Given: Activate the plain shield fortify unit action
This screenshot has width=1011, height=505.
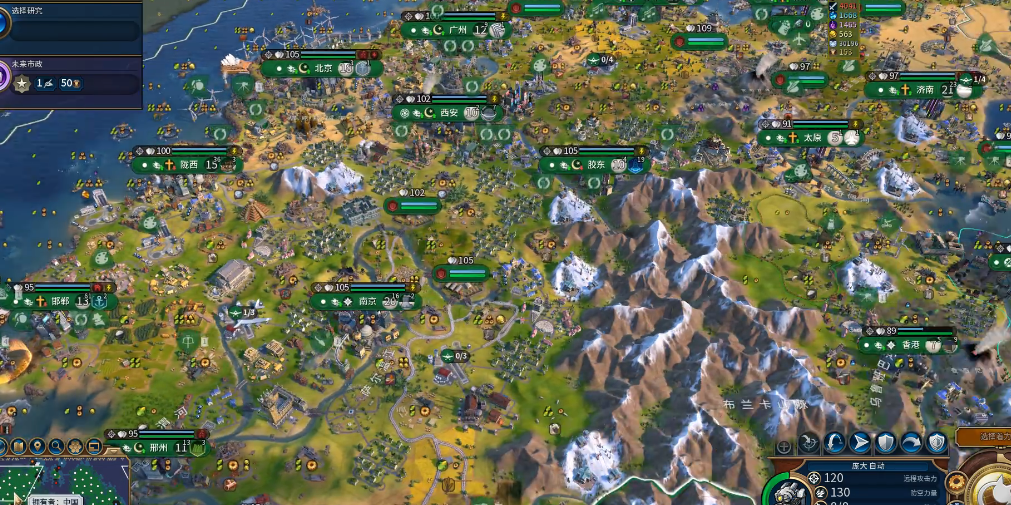Looking at the screenshot, I should tap(885, 443).
